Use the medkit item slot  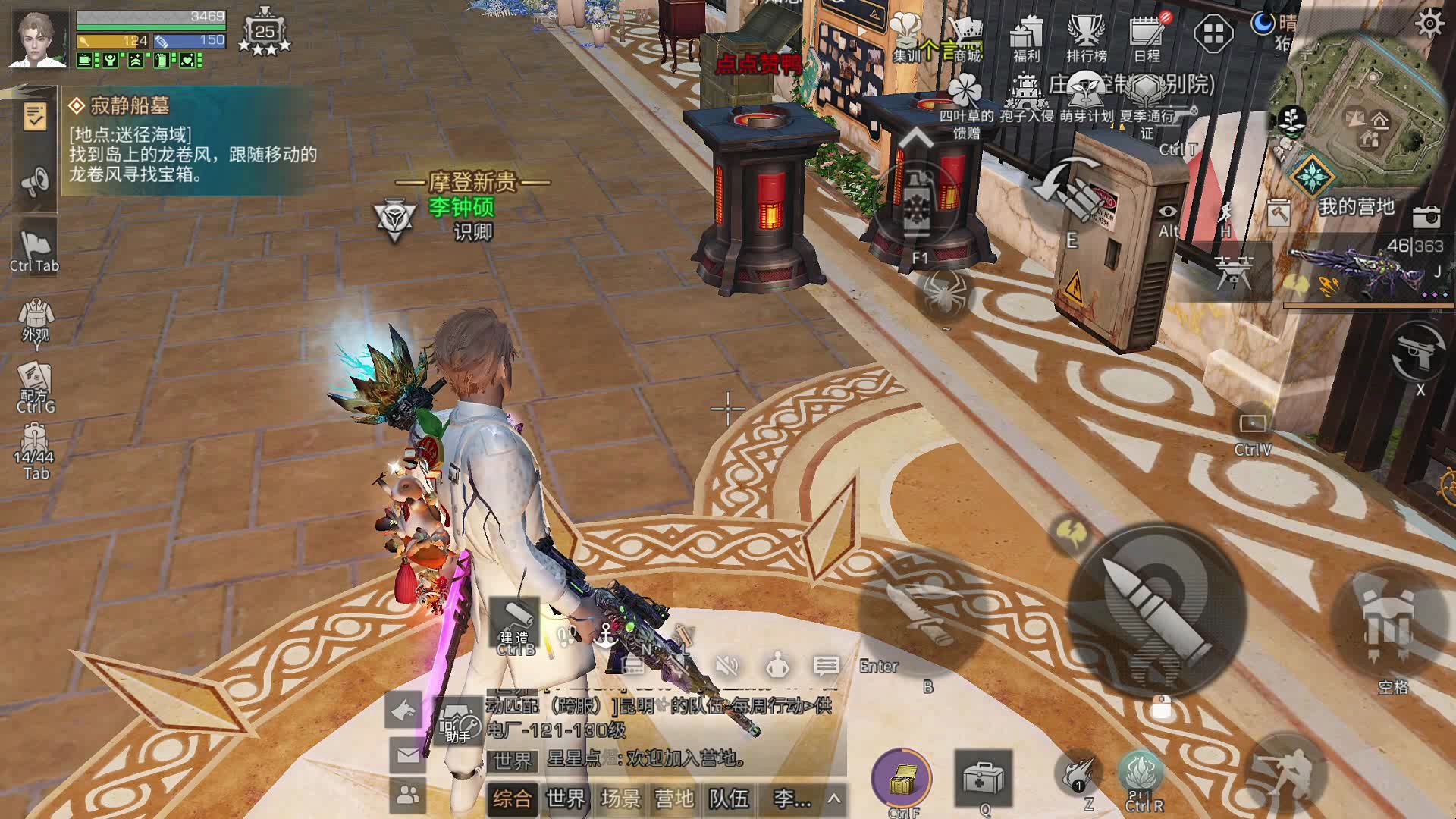984,778
